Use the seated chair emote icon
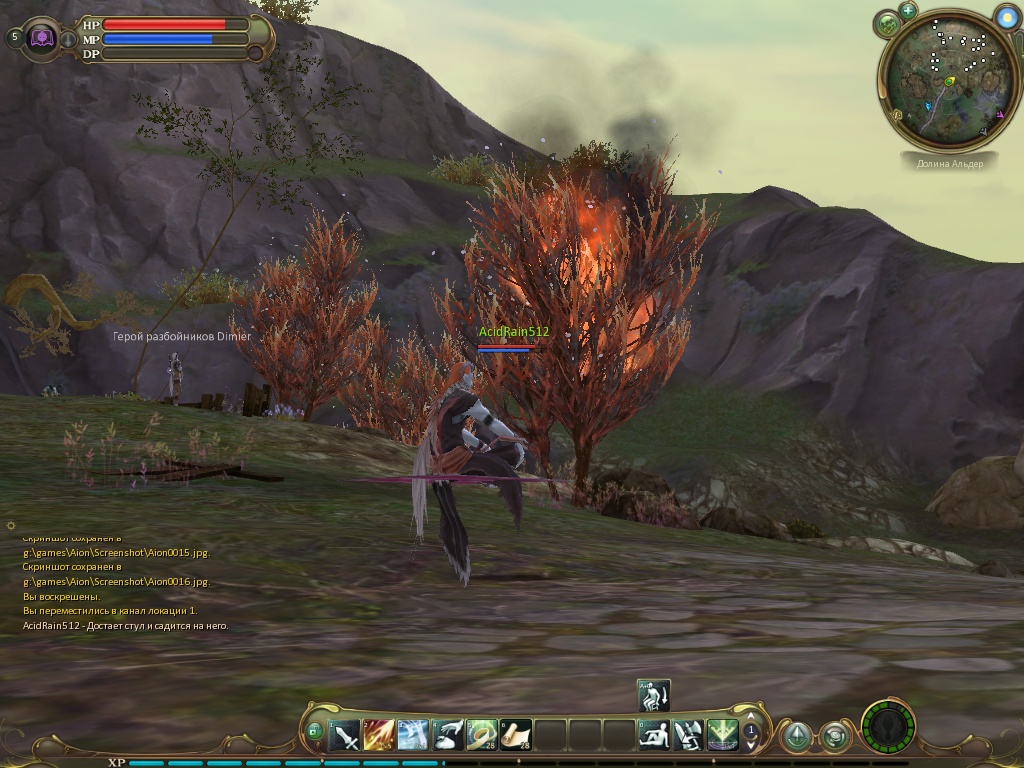 (688, 736)
